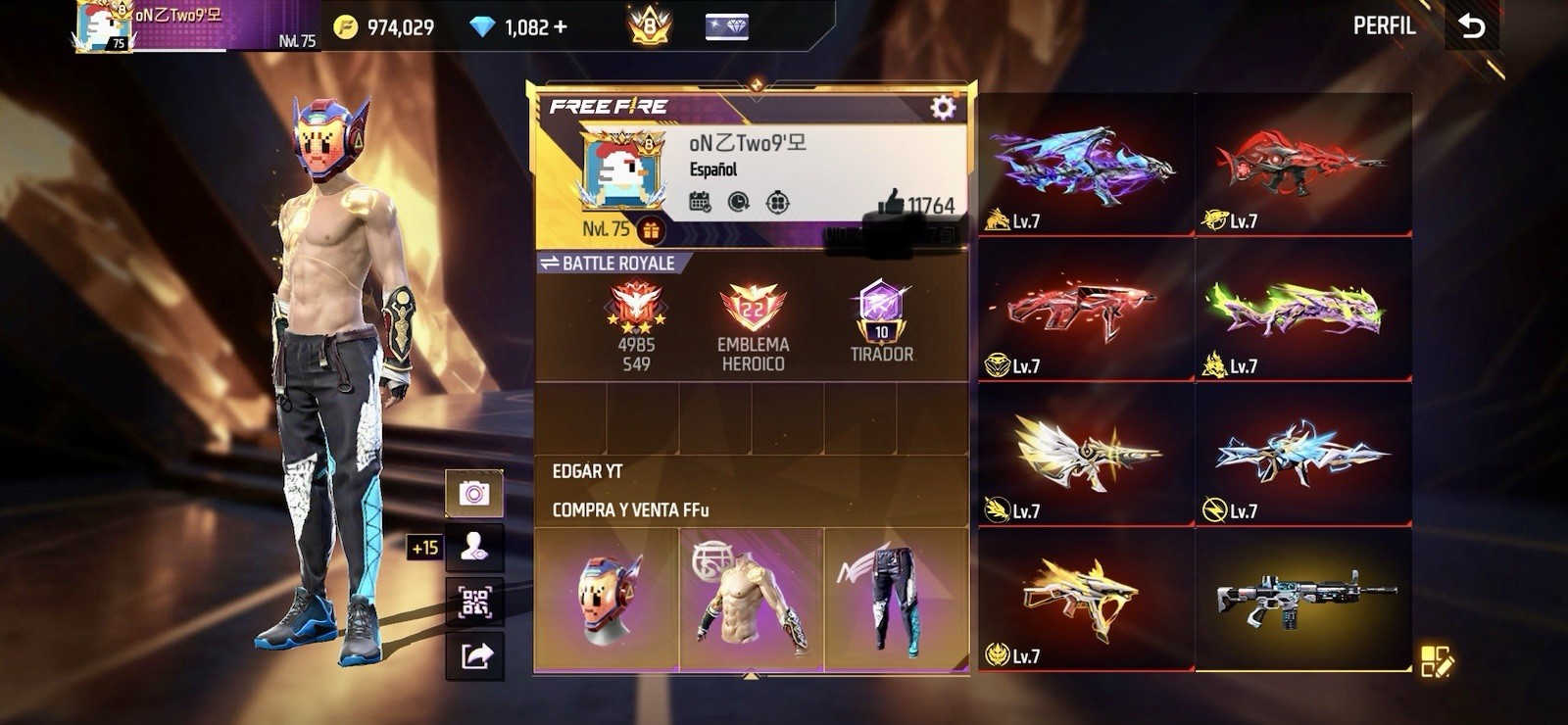The width and height of the screenshot is (1568, 725).
Task: Show the profile QR code
Action: 474,602
